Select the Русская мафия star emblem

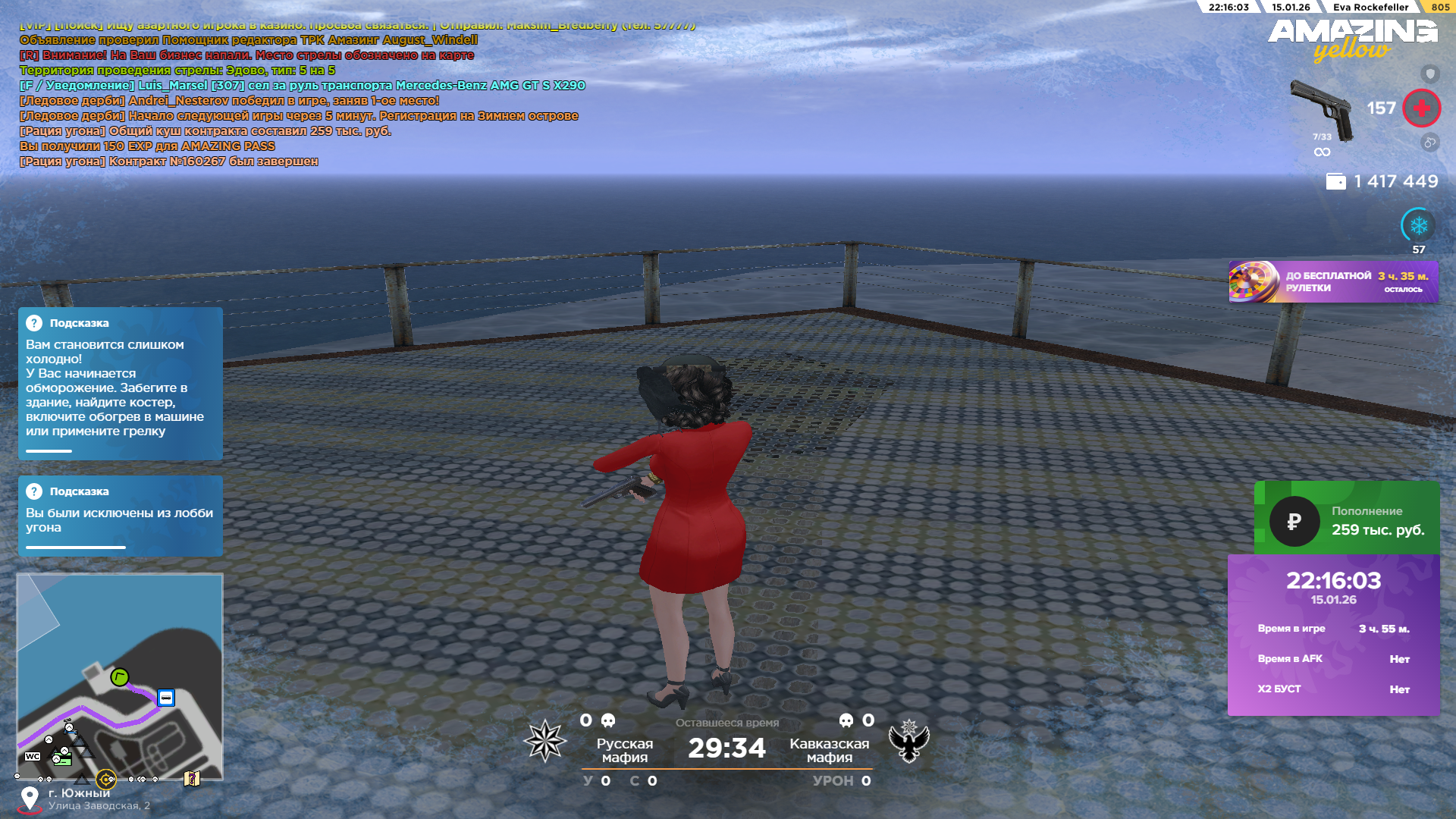(545, 741)
